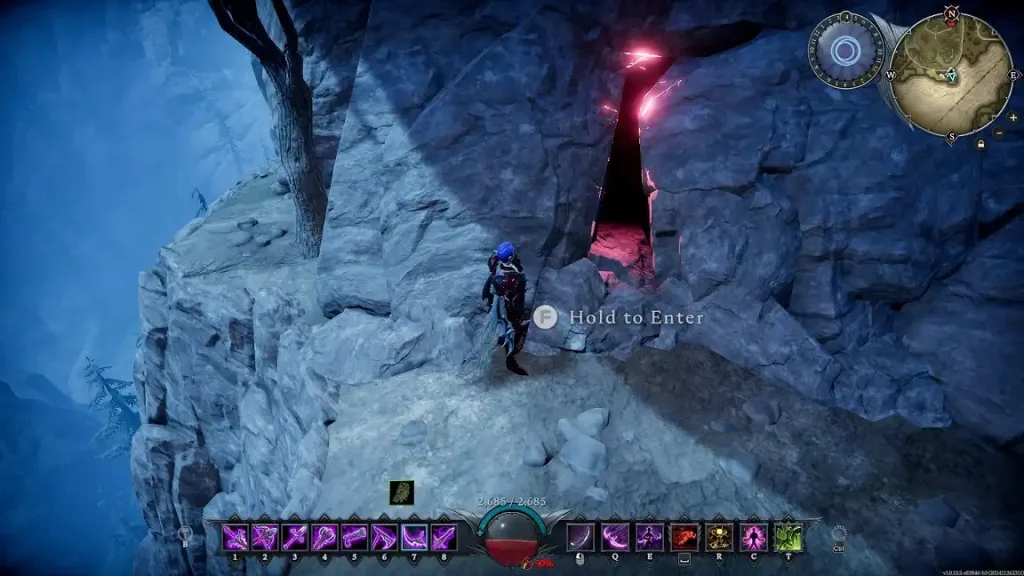
Task: Activate the red dash ability icon
Action: pyautogui.click(x=684, y=537)
